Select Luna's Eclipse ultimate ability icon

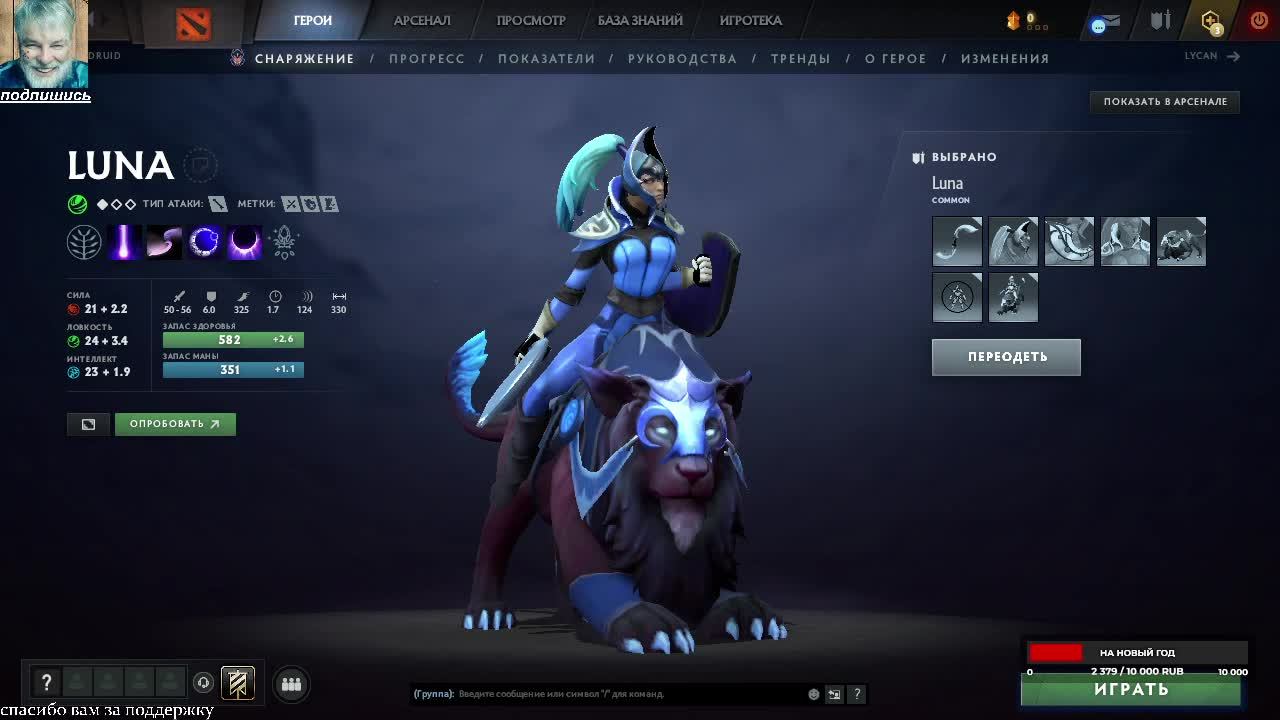pos(244,242)
